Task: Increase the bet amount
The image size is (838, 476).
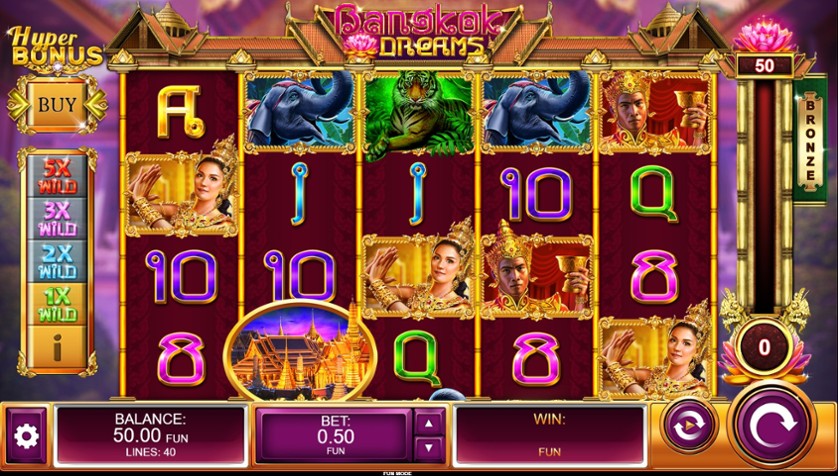Action: click(428, 423)
